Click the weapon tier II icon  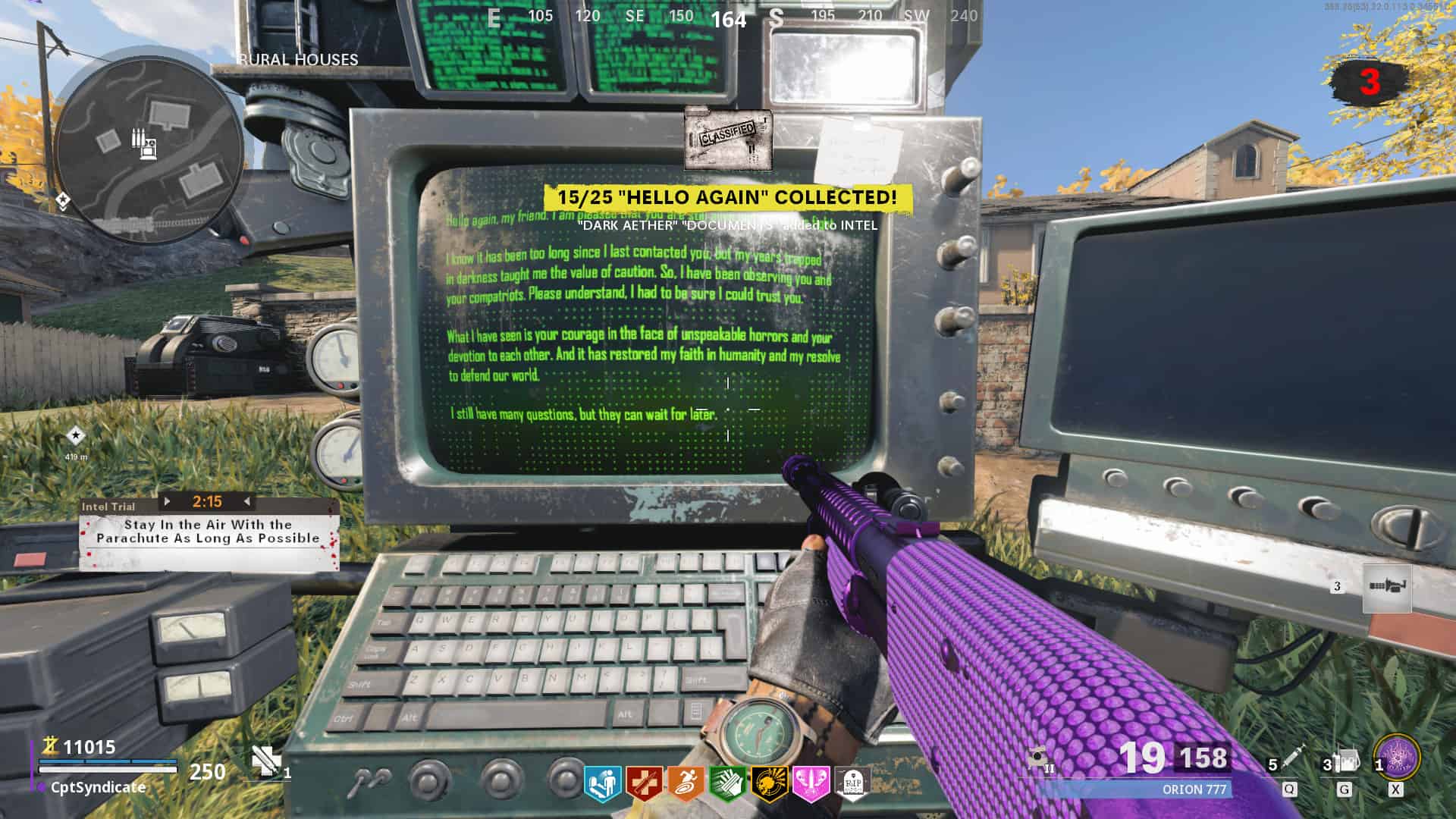(1039, 759)
